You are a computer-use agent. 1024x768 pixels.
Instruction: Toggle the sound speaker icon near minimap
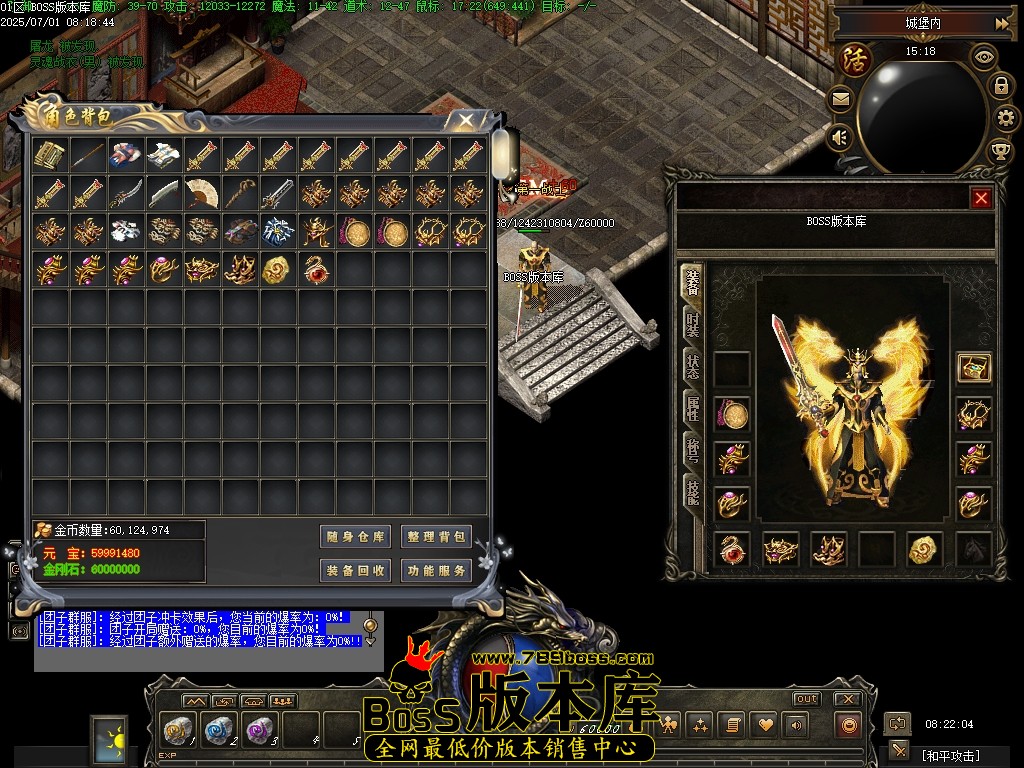click(x=840, y=137)
